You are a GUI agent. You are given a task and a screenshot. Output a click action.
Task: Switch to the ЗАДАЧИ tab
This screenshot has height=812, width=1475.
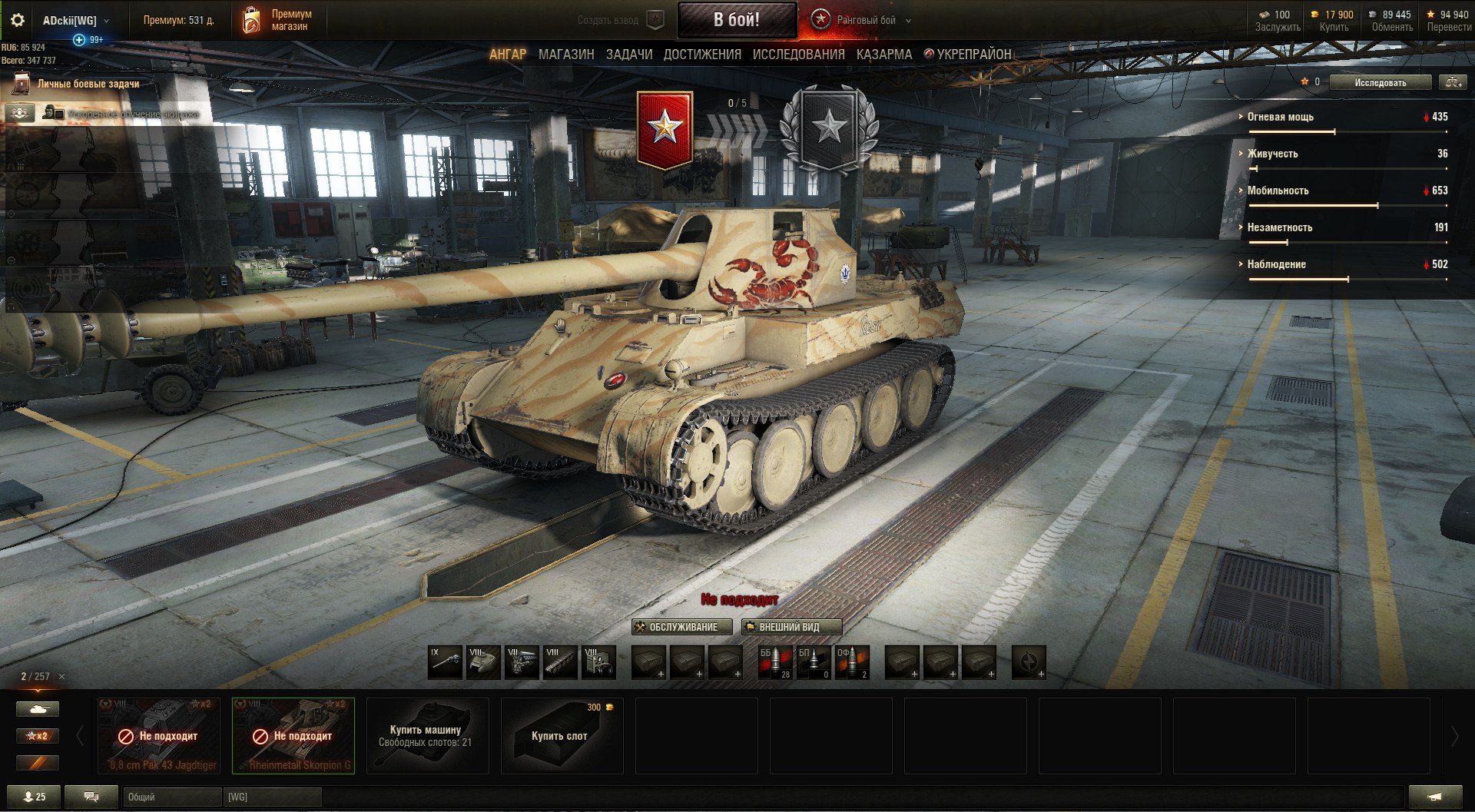click(x=629, y=55)
